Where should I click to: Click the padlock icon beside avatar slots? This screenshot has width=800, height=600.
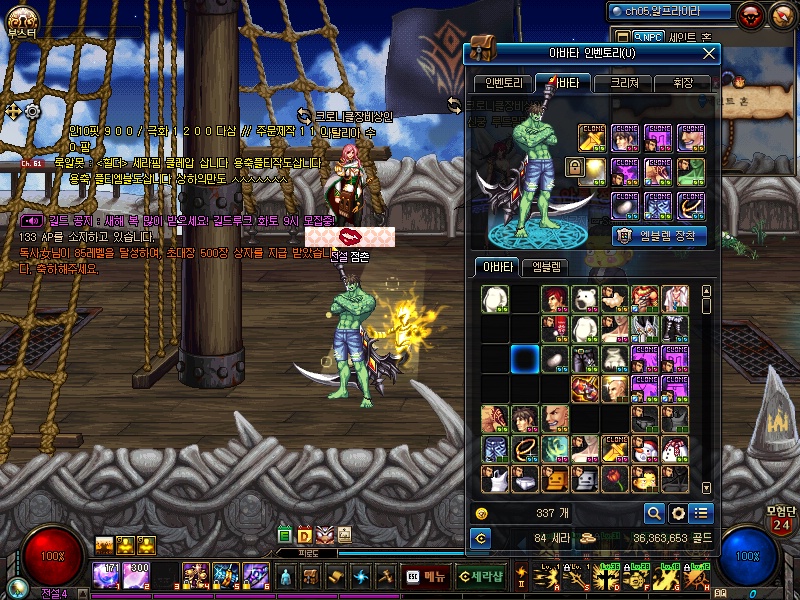tap(574, 167)
